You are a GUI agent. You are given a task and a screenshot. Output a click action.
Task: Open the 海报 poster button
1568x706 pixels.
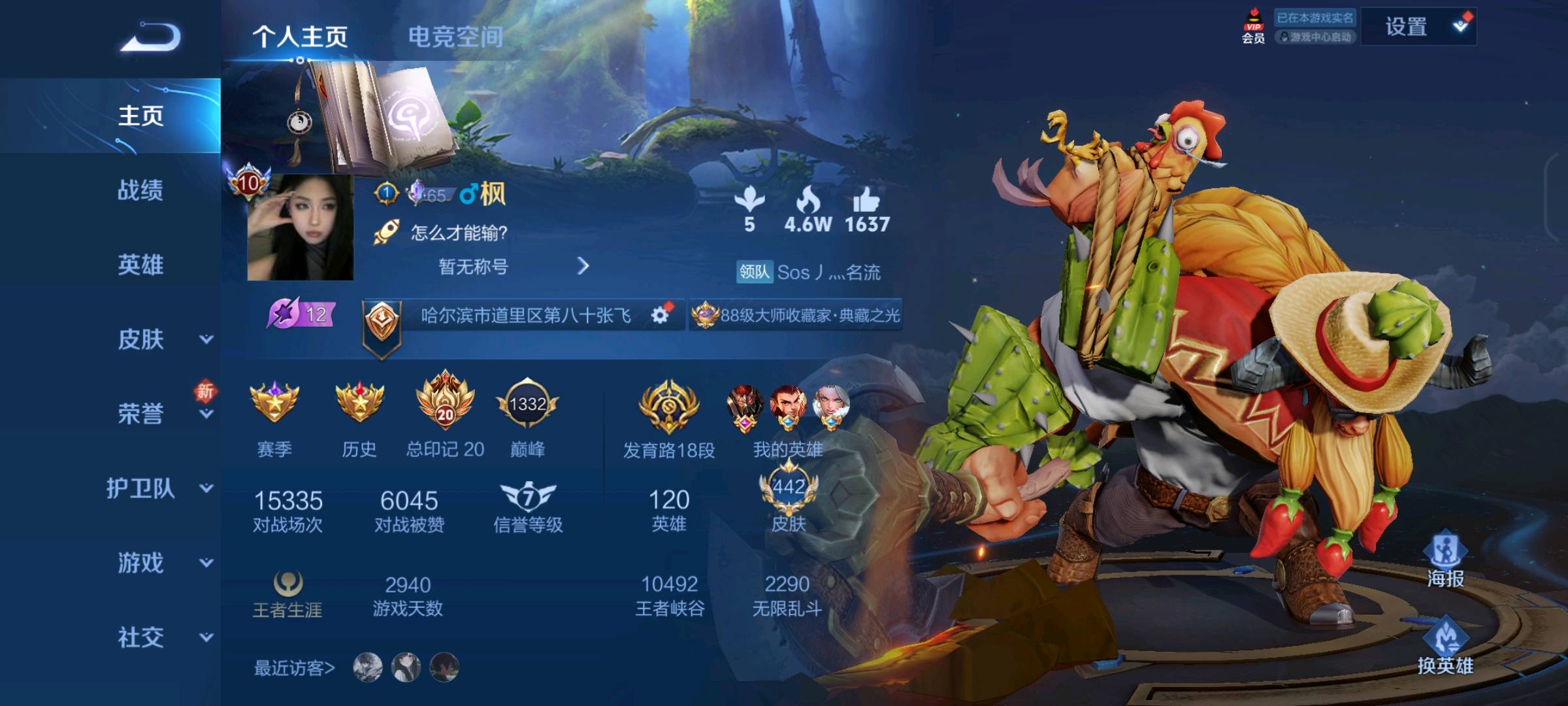1445,560
